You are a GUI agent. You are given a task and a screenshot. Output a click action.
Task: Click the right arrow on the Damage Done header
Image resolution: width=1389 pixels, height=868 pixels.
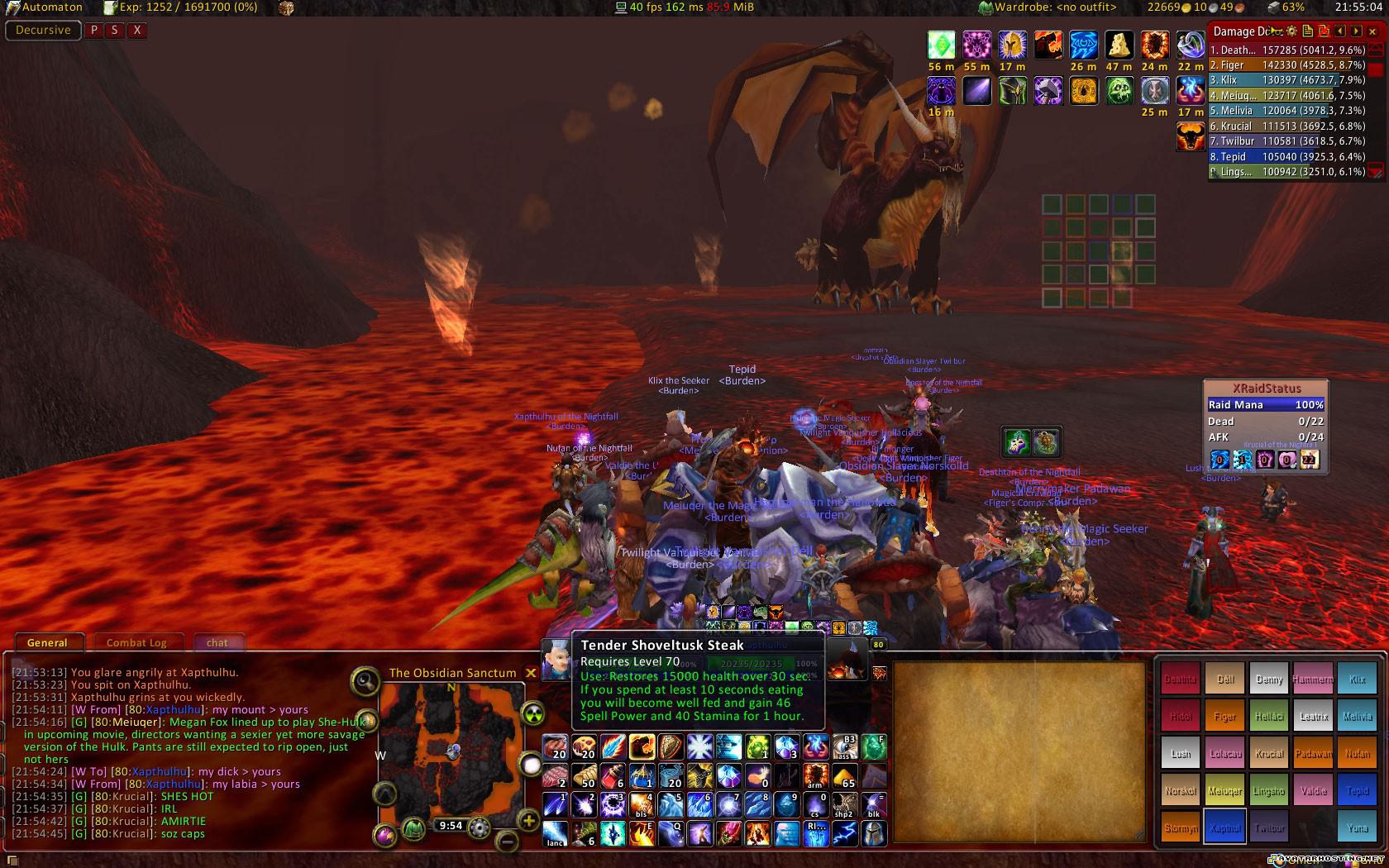pyautogui.click(x=1357, y=31)
